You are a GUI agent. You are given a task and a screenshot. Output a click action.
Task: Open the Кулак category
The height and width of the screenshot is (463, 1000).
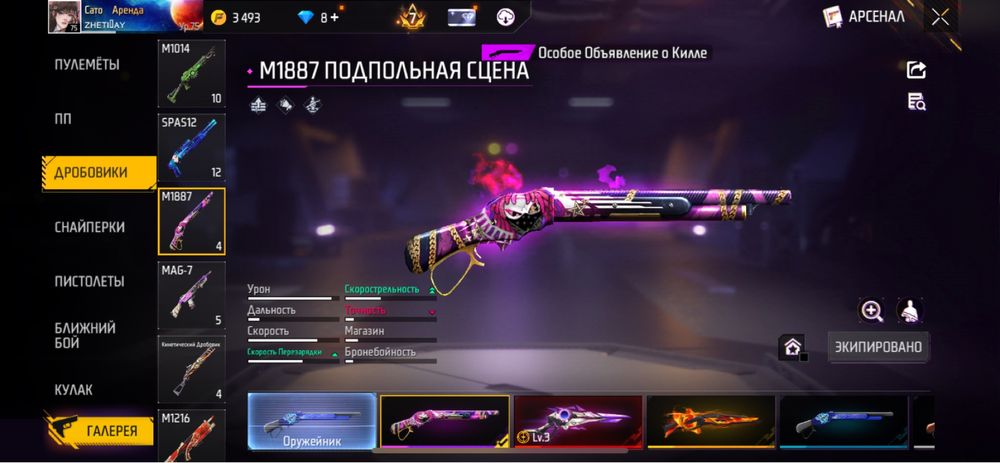click(x=73, y=389)
